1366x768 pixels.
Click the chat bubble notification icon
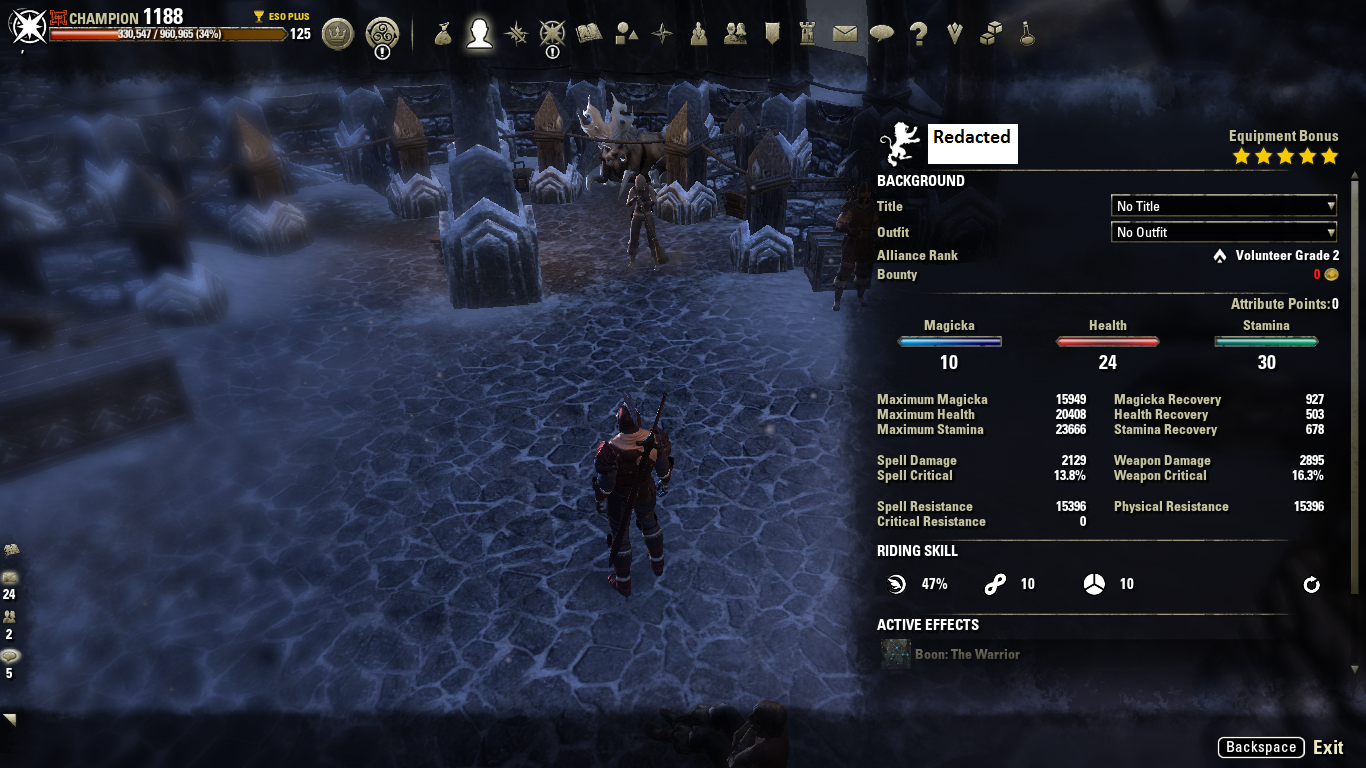(11, 657)
